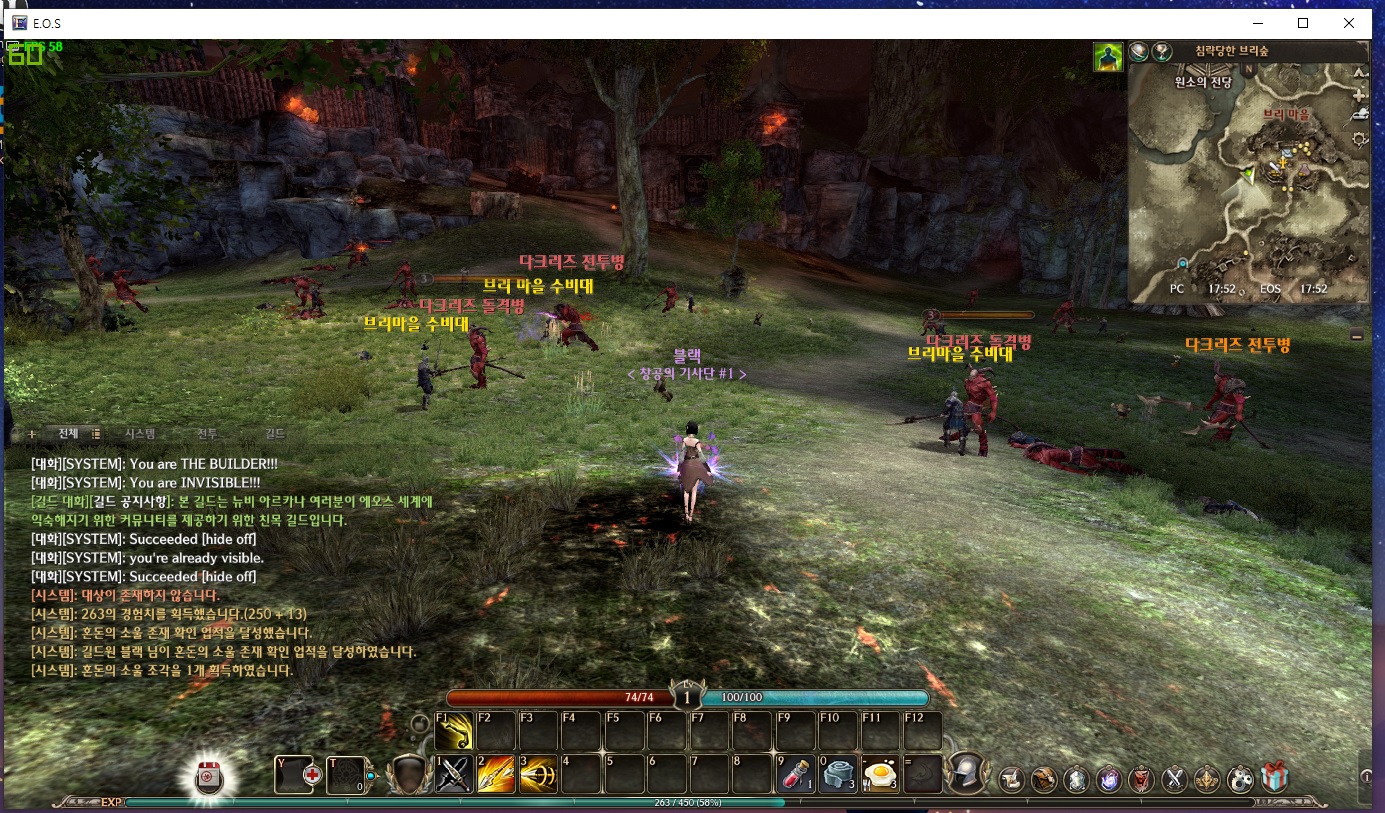
Task: Use the F1 golden swirl ability
Action: (454, 731)
